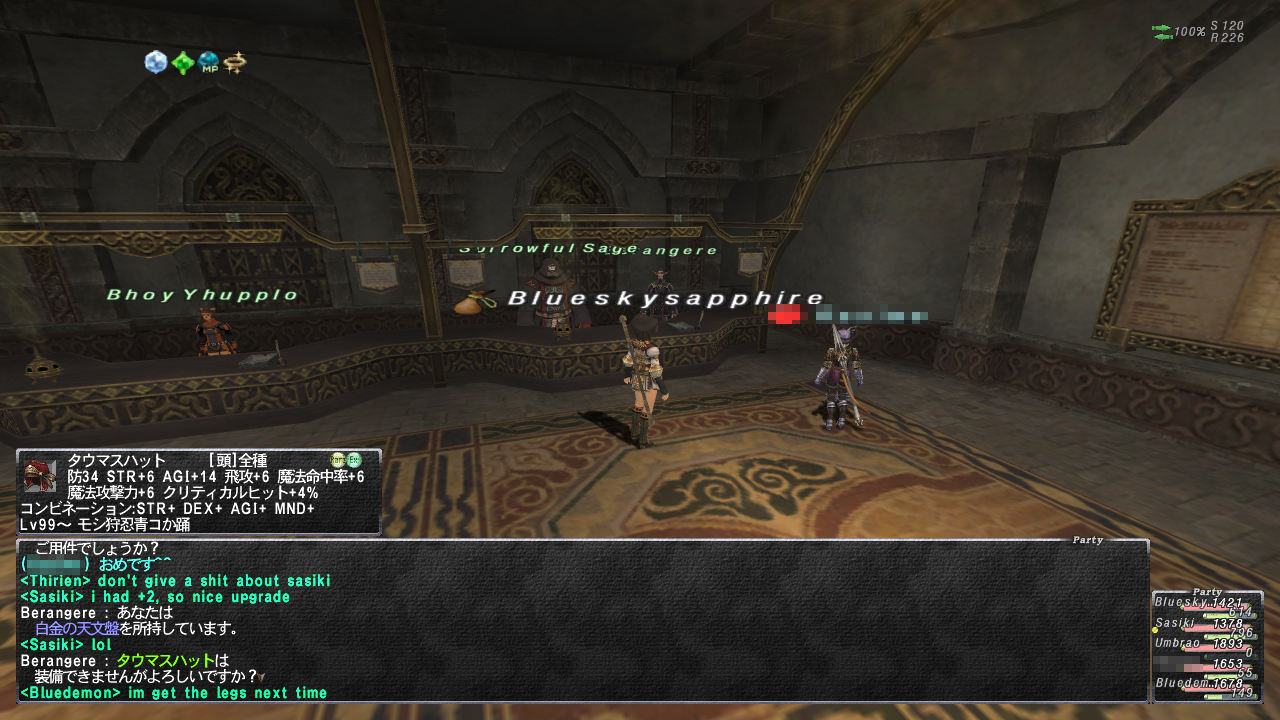Click the chat log window
Viewport: 1280px width, 720px height.
582,622
